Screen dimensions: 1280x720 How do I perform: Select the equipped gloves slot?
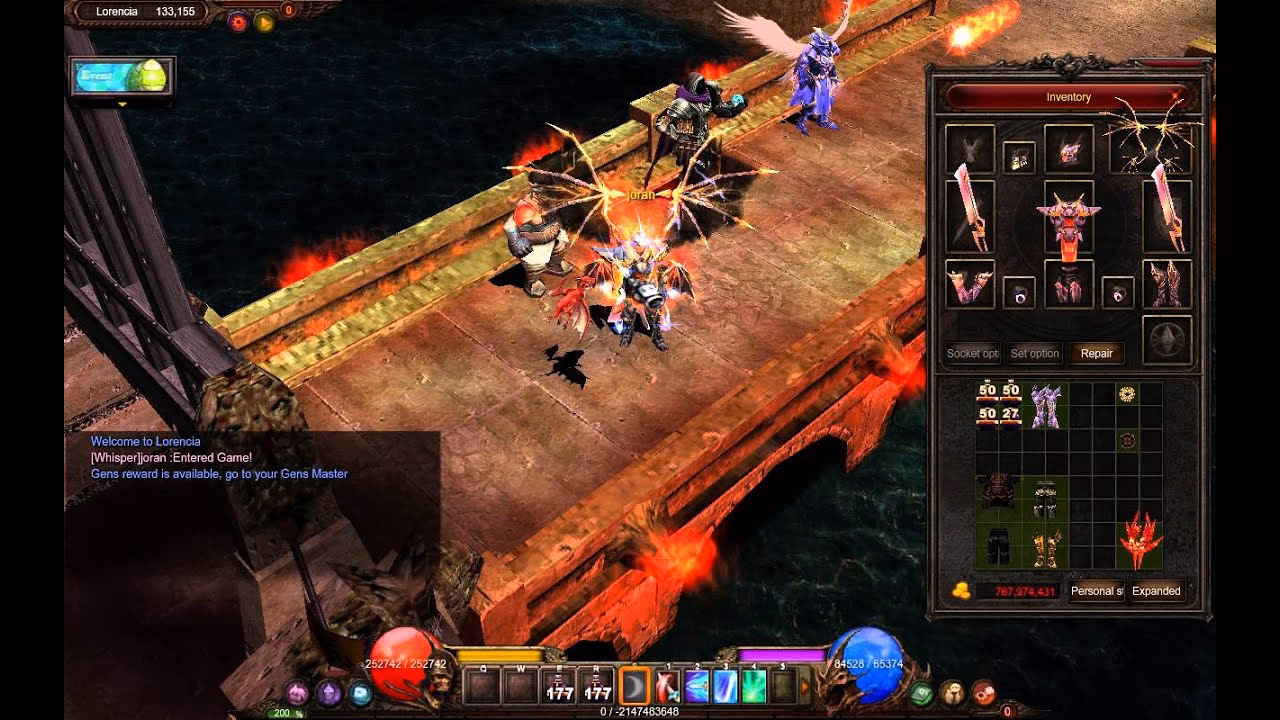[969, 285]
